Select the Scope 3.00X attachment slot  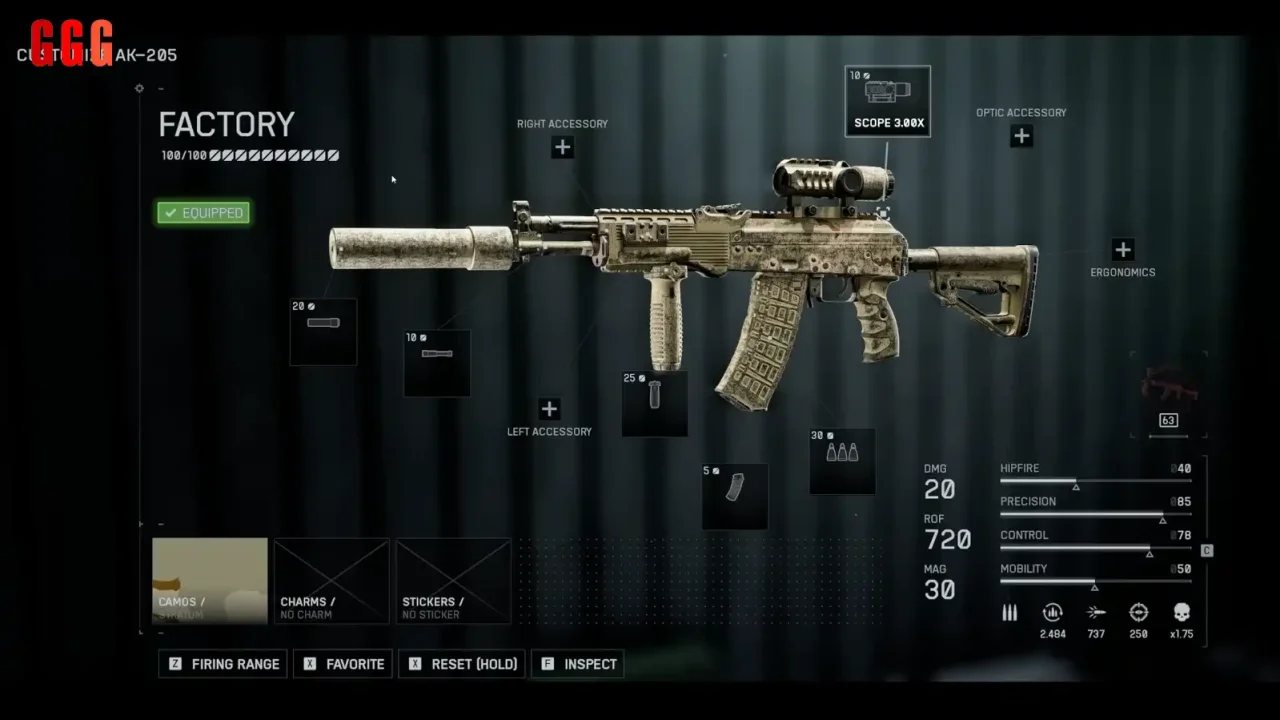pyautogui.click(x=887, y=99)
